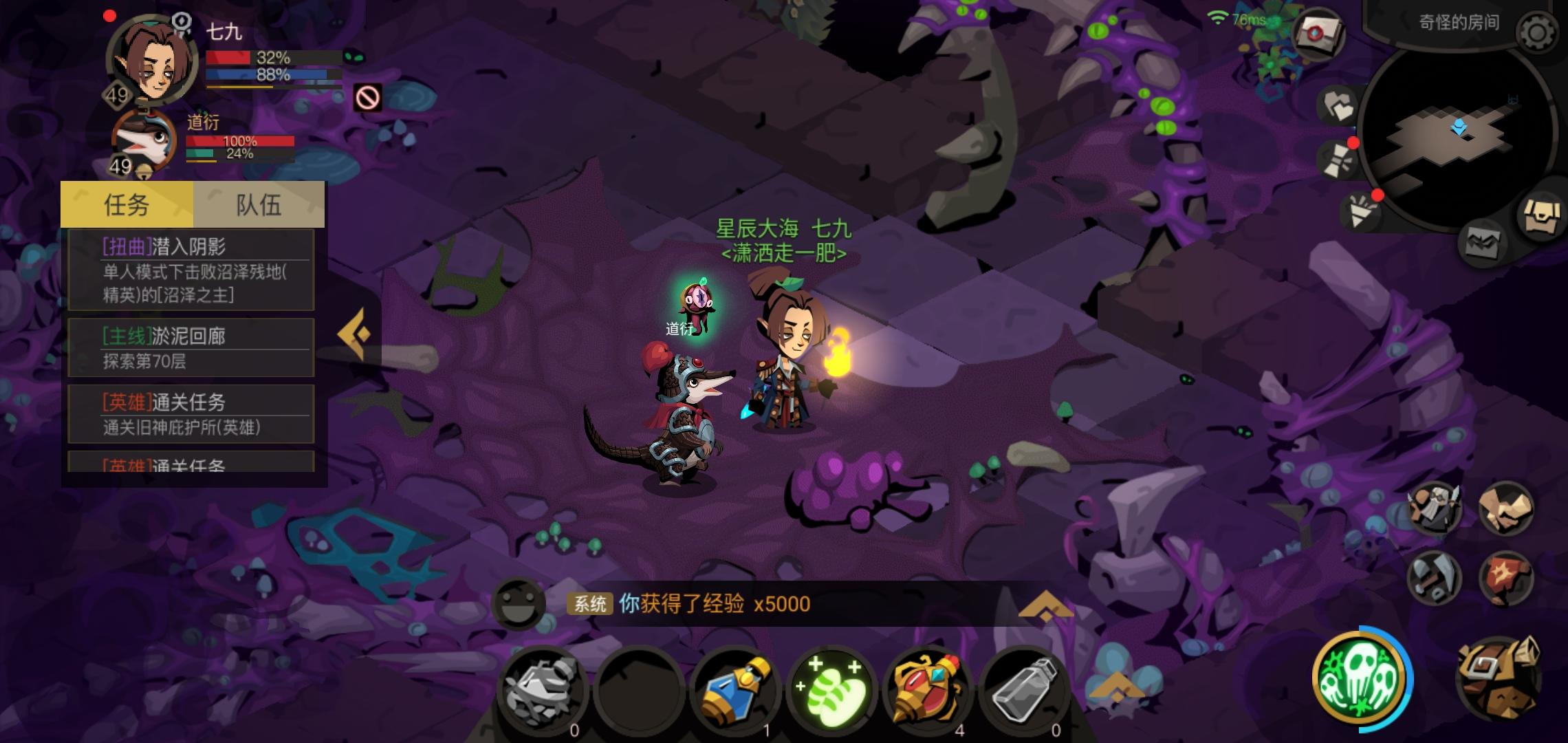Select the 任务 quest tab
The image size is (1568, 743).
(126, 204)
